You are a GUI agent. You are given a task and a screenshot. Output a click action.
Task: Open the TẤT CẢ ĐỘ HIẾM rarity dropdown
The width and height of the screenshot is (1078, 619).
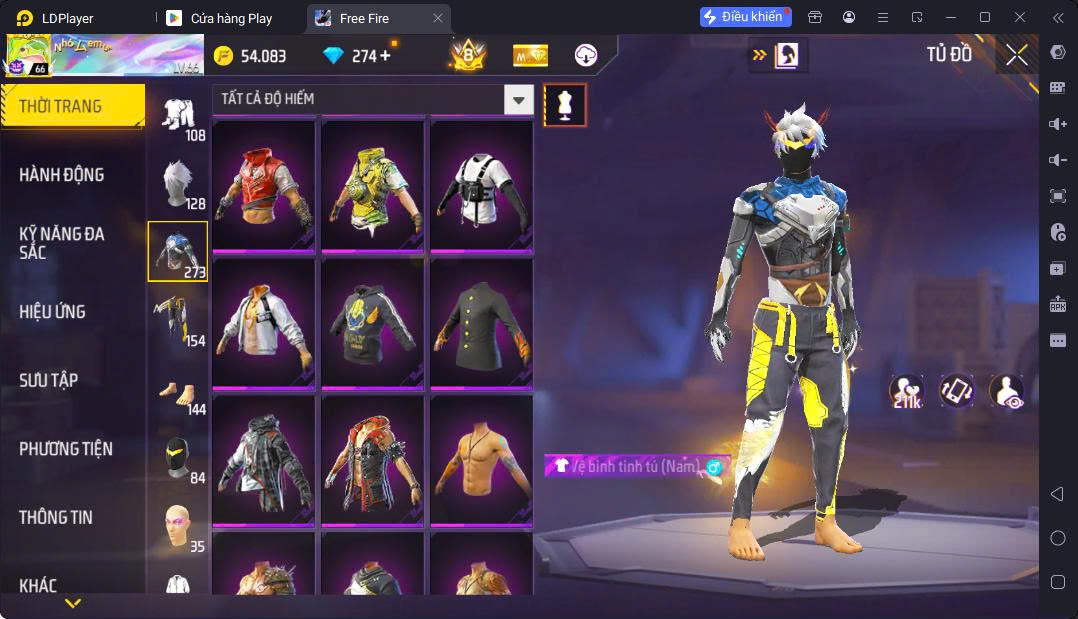pos(518,99)
